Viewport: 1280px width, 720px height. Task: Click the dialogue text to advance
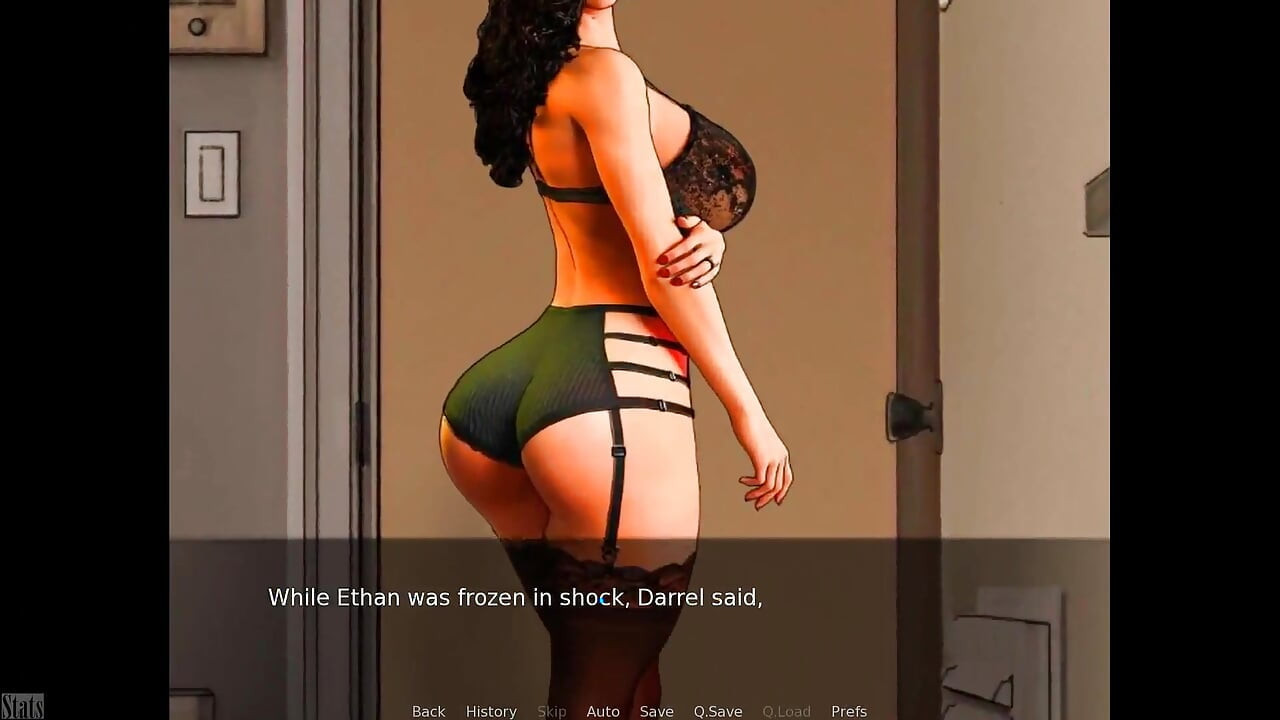point(514,597)
